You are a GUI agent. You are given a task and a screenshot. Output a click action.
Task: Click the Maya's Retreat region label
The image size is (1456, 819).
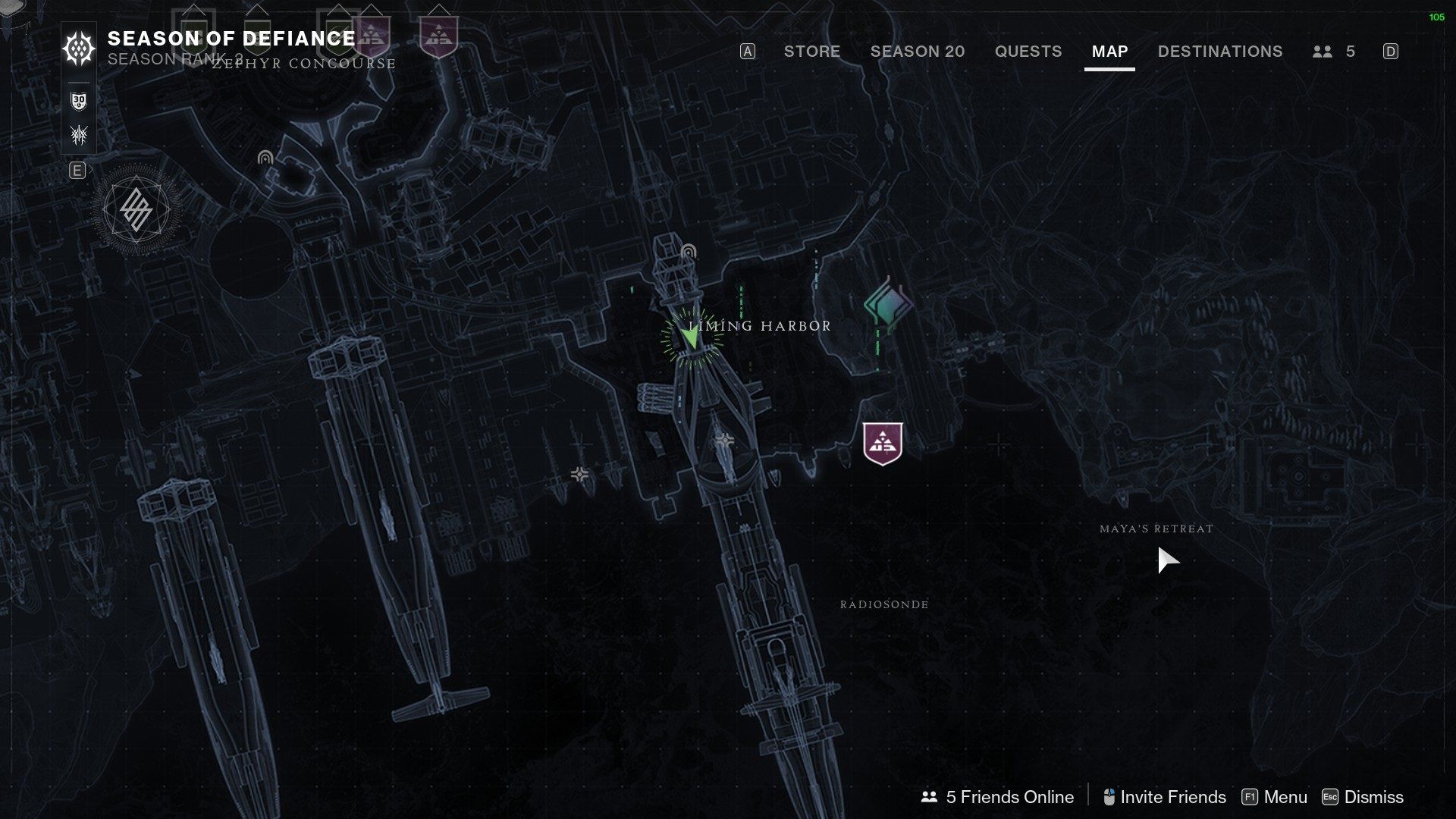click(x=1157, y=529)
